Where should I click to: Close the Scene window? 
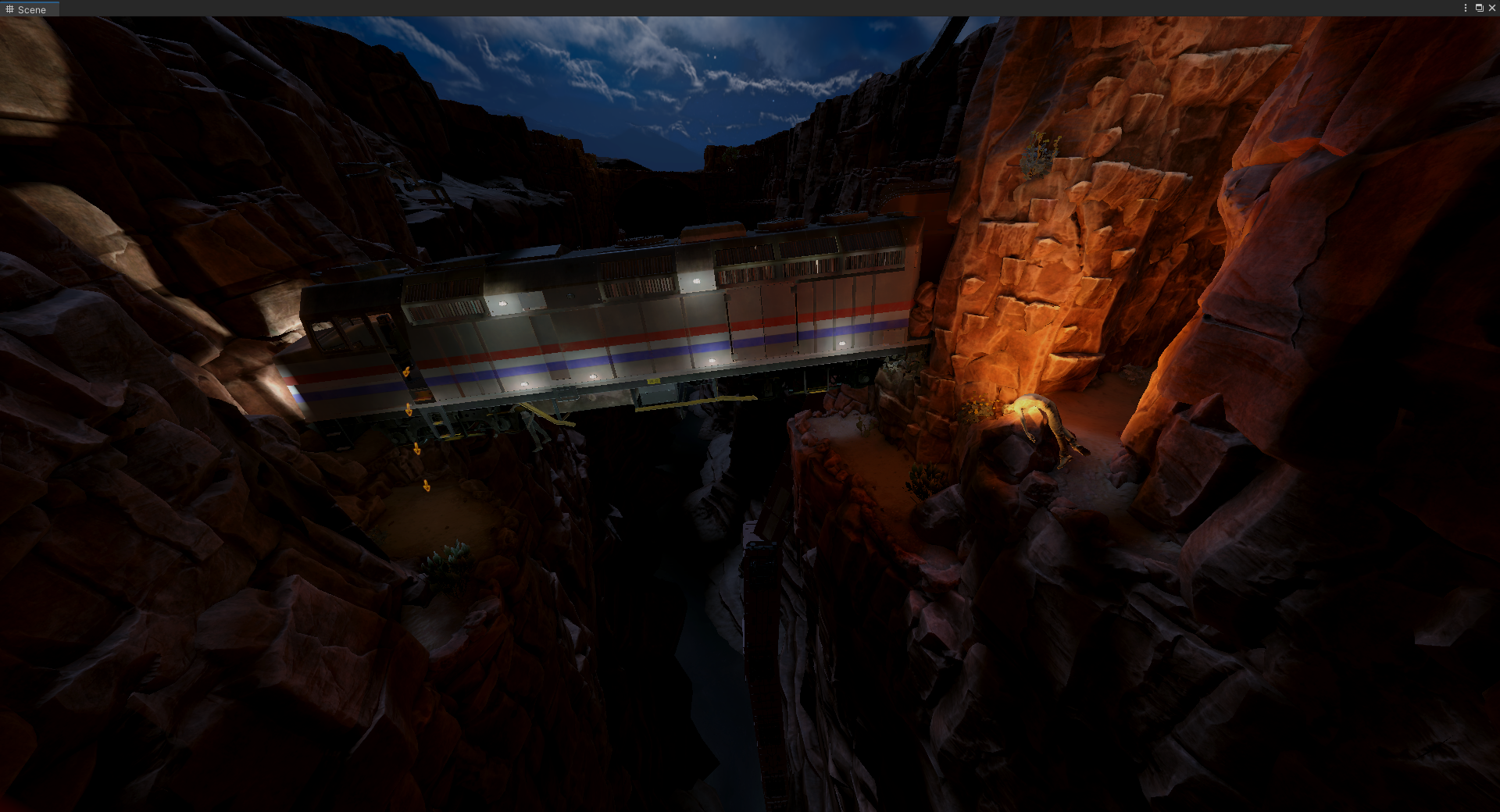(1491, 8)
